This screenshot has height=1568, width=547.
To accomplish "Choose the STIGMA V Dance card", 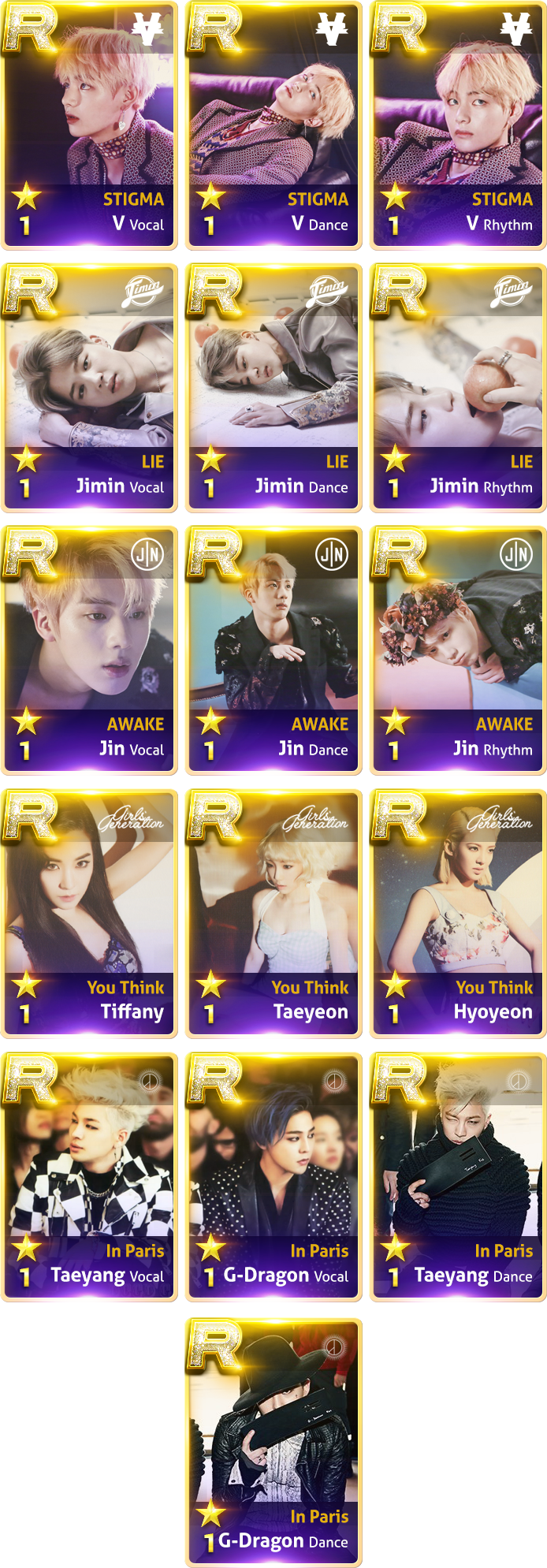I will point(273,125).
